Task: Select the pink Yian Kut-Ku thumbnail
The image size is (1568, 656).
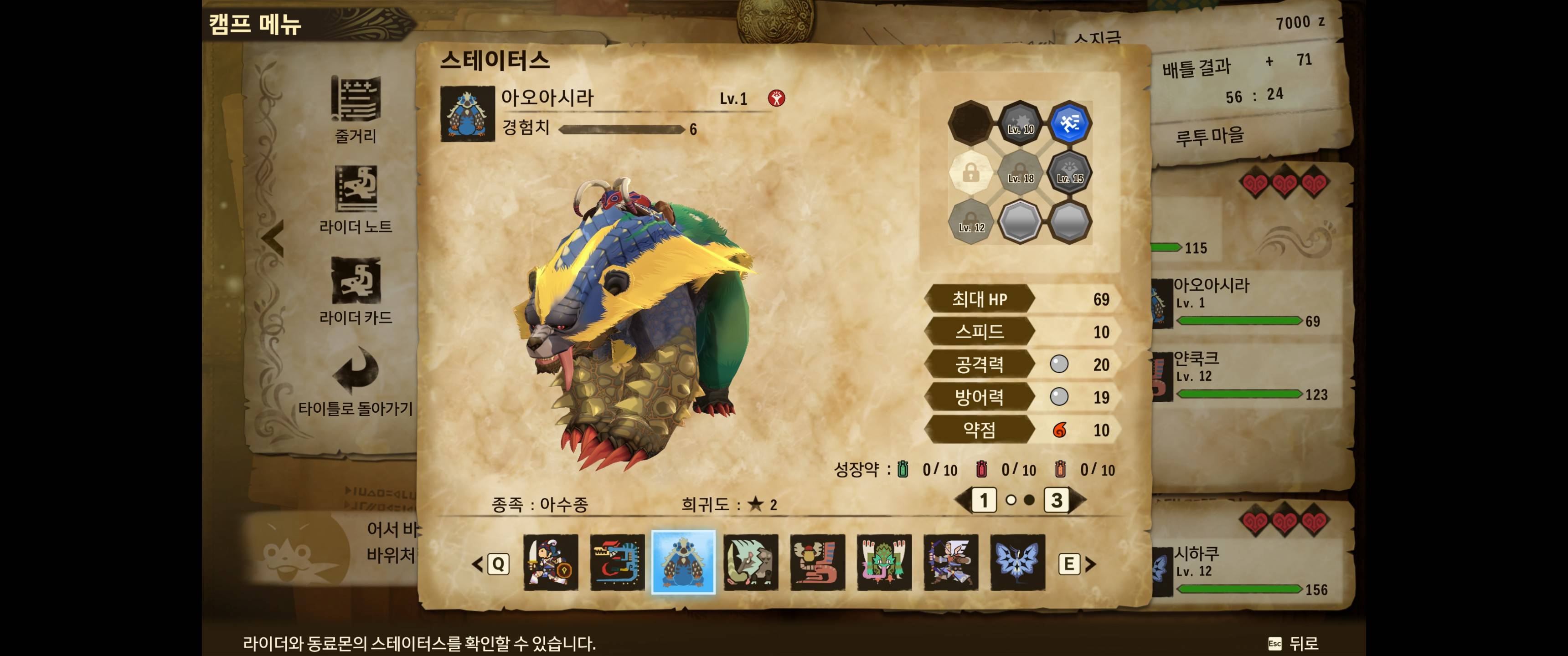Action: [817, 562]
